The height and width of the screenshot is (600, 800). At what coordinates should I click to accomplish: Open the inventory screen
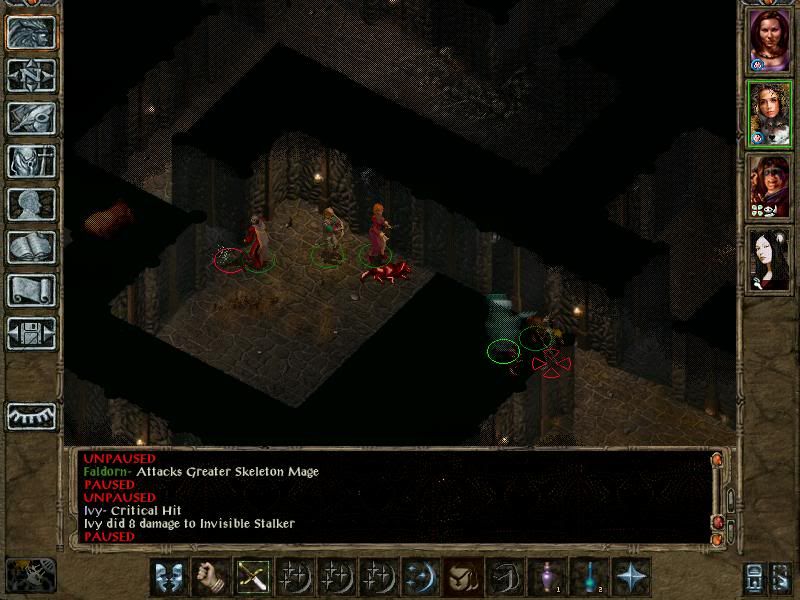click(x=31, y=161)
